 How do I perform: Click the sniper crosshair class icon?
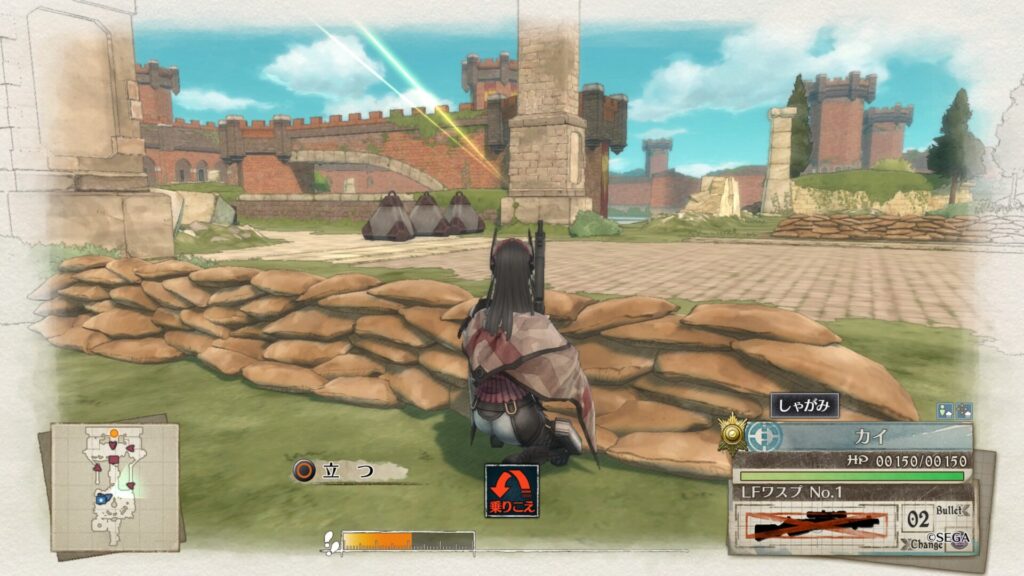click(762, 437)
